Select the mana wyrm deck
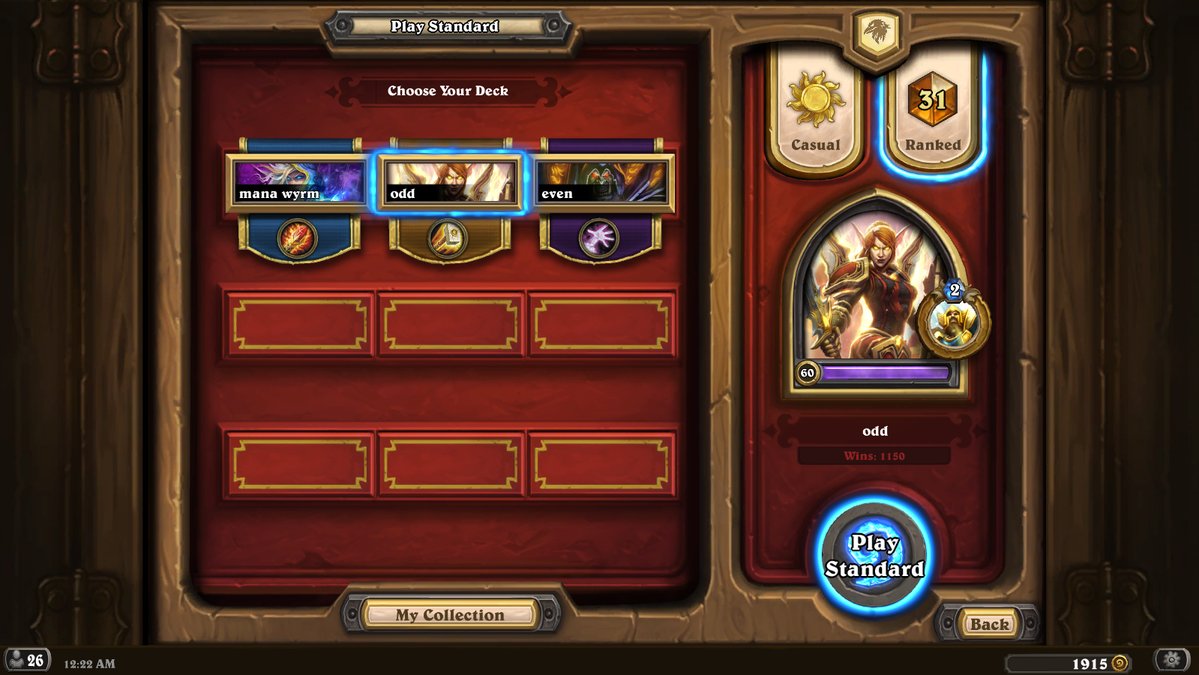 296,183
